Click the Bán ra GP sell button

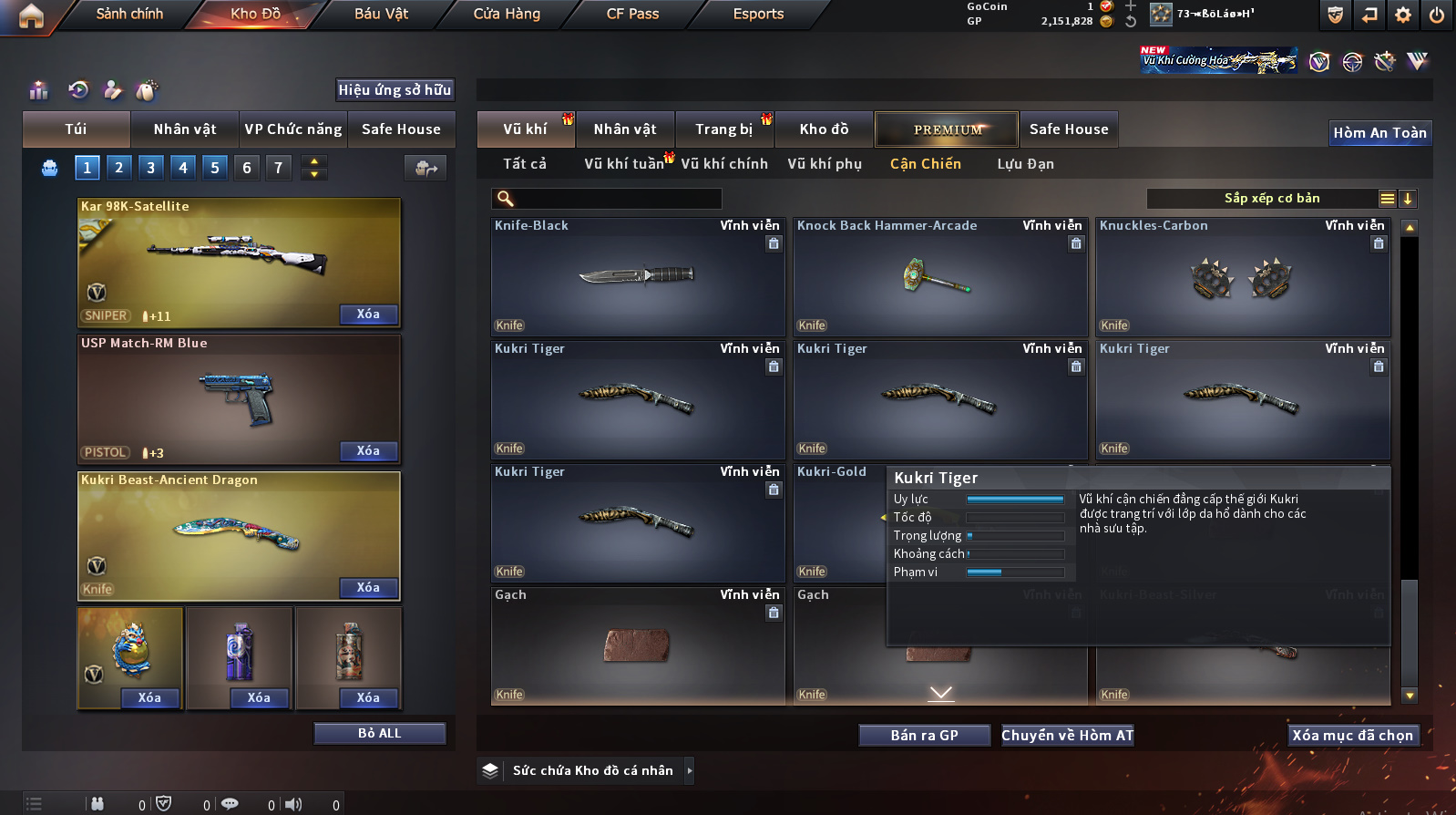(x=924, y=736)
